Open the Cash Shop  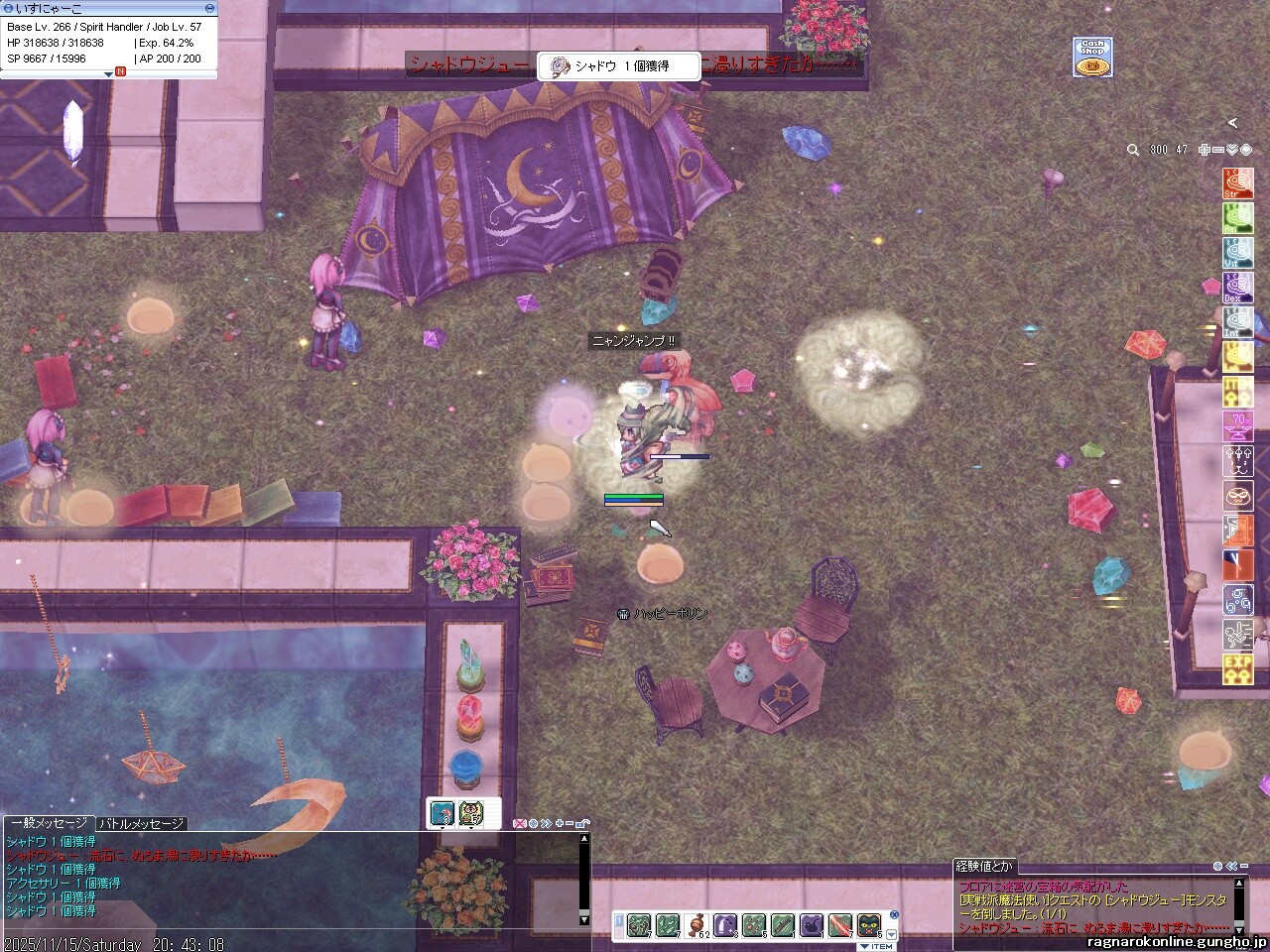pyautogui.click(x=1092, y=58)
